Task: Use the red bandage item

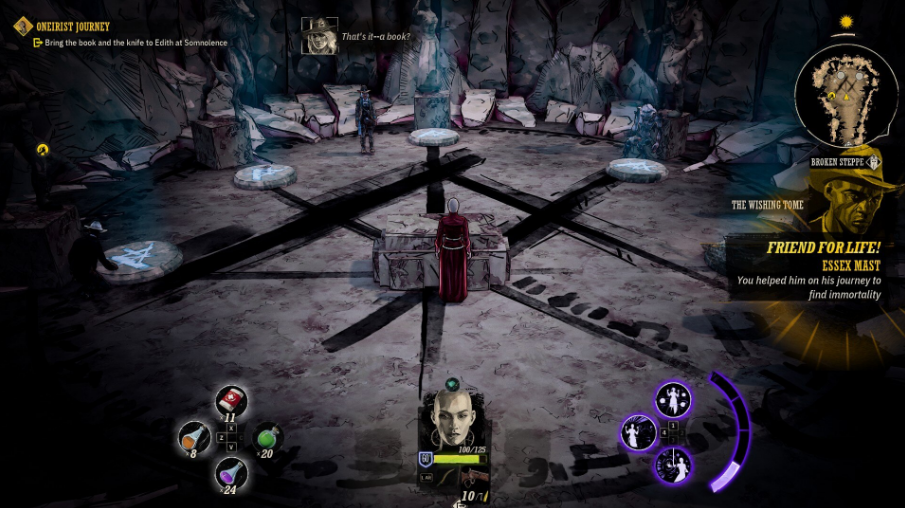Action: pos(232,402)
